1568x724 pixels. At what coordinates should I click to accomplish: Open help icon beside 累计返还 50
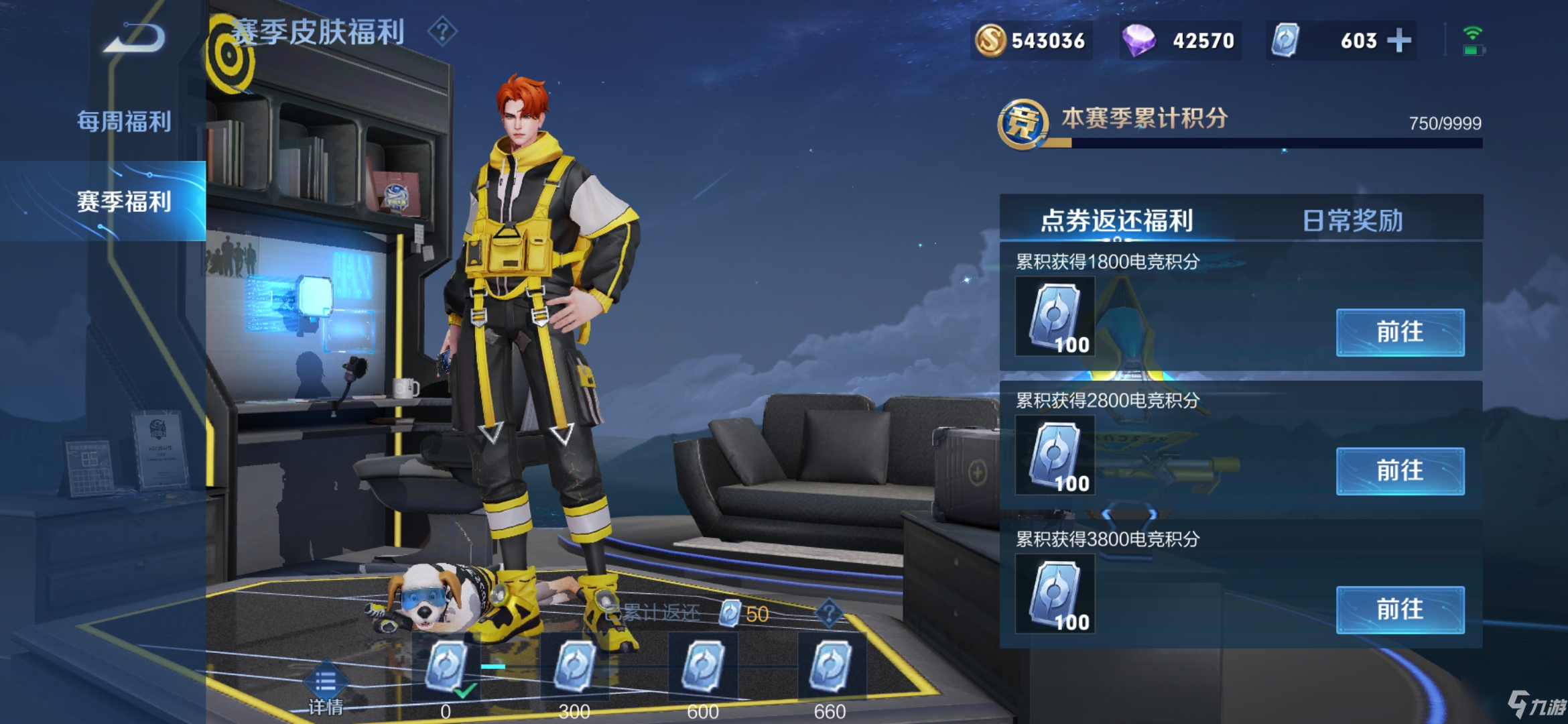[829, 613]
